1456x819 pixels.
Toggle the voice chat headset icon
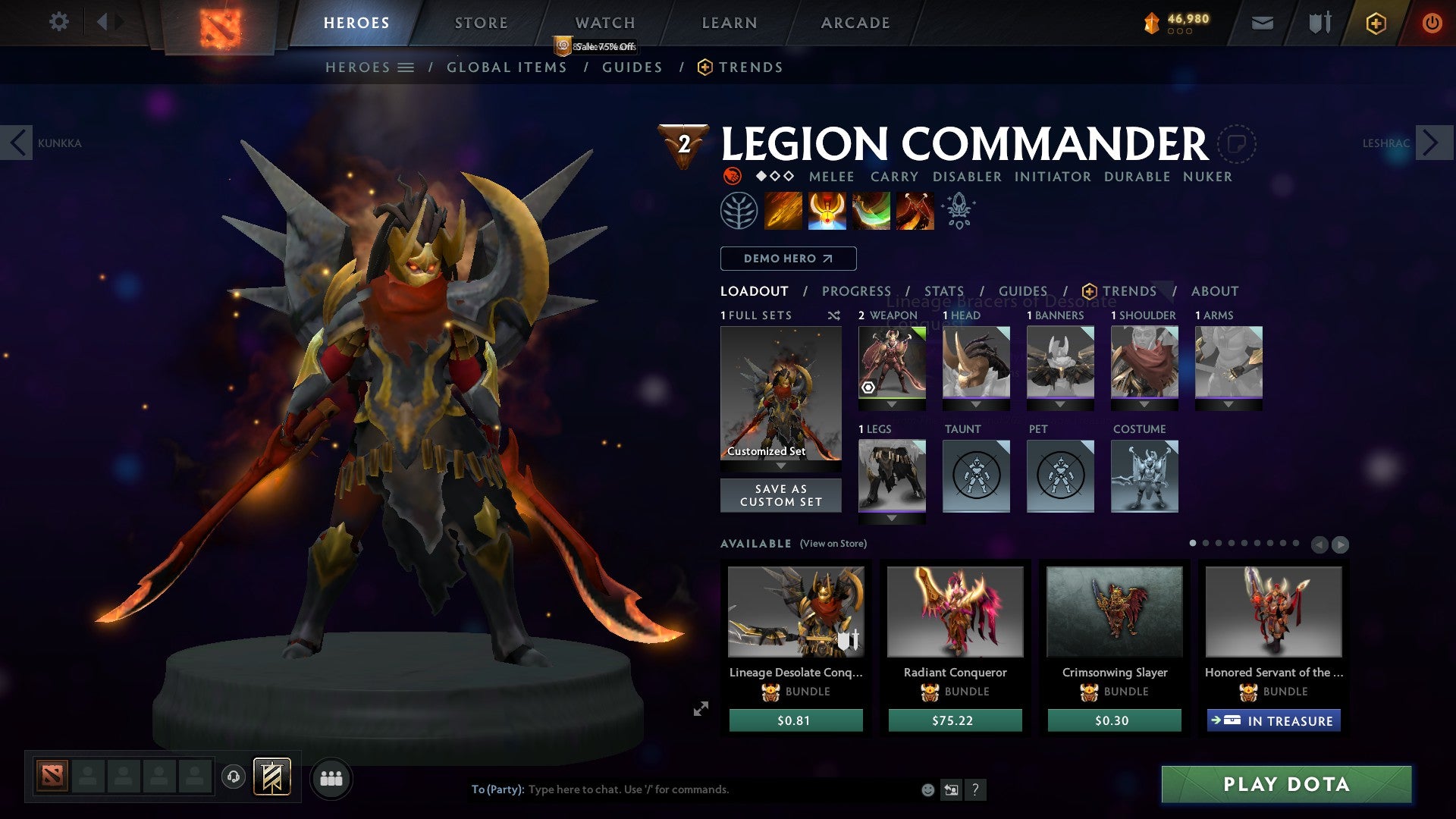[x=232, y=778]
